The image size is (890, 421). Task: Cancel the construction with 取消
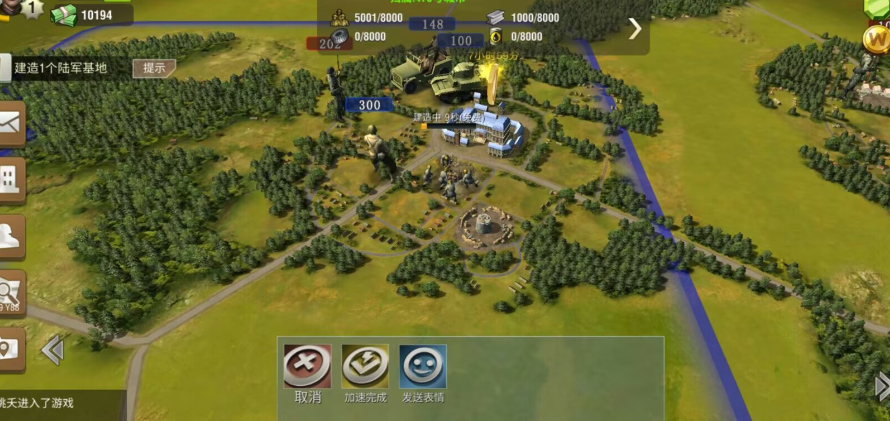click(307, 366)
